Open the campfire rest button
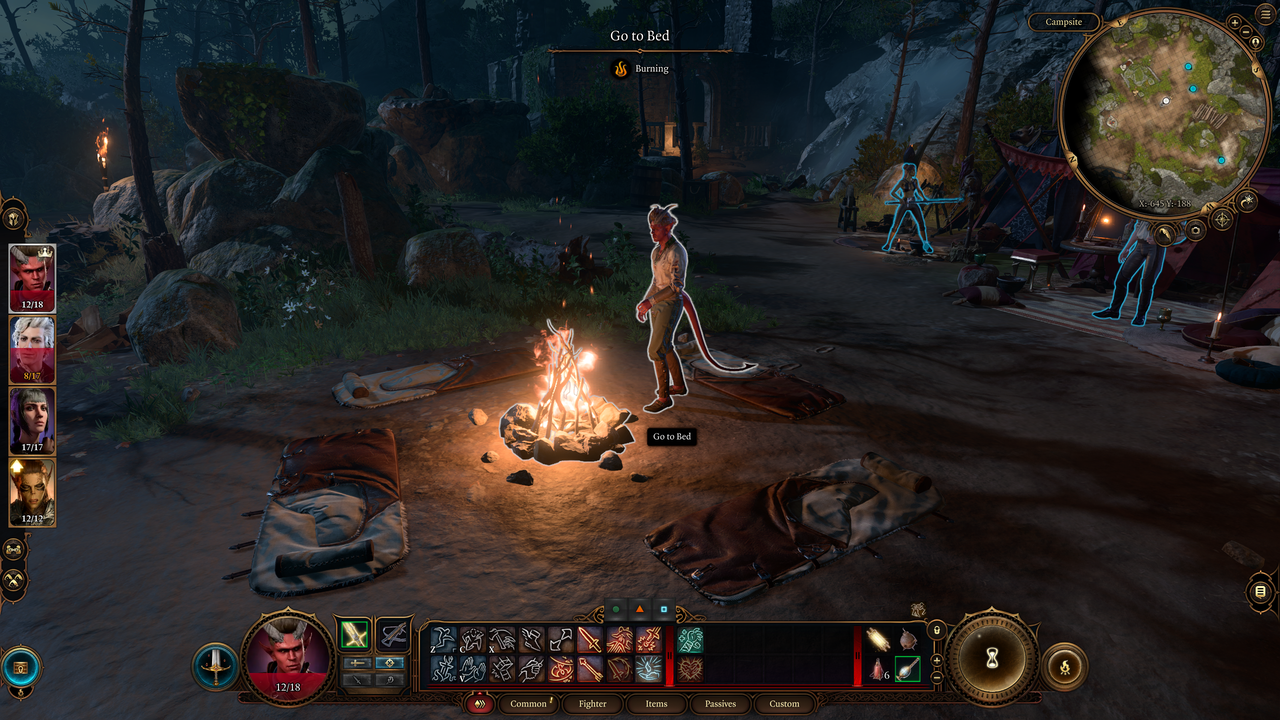1280x720 pixels. click(1064, 665)
